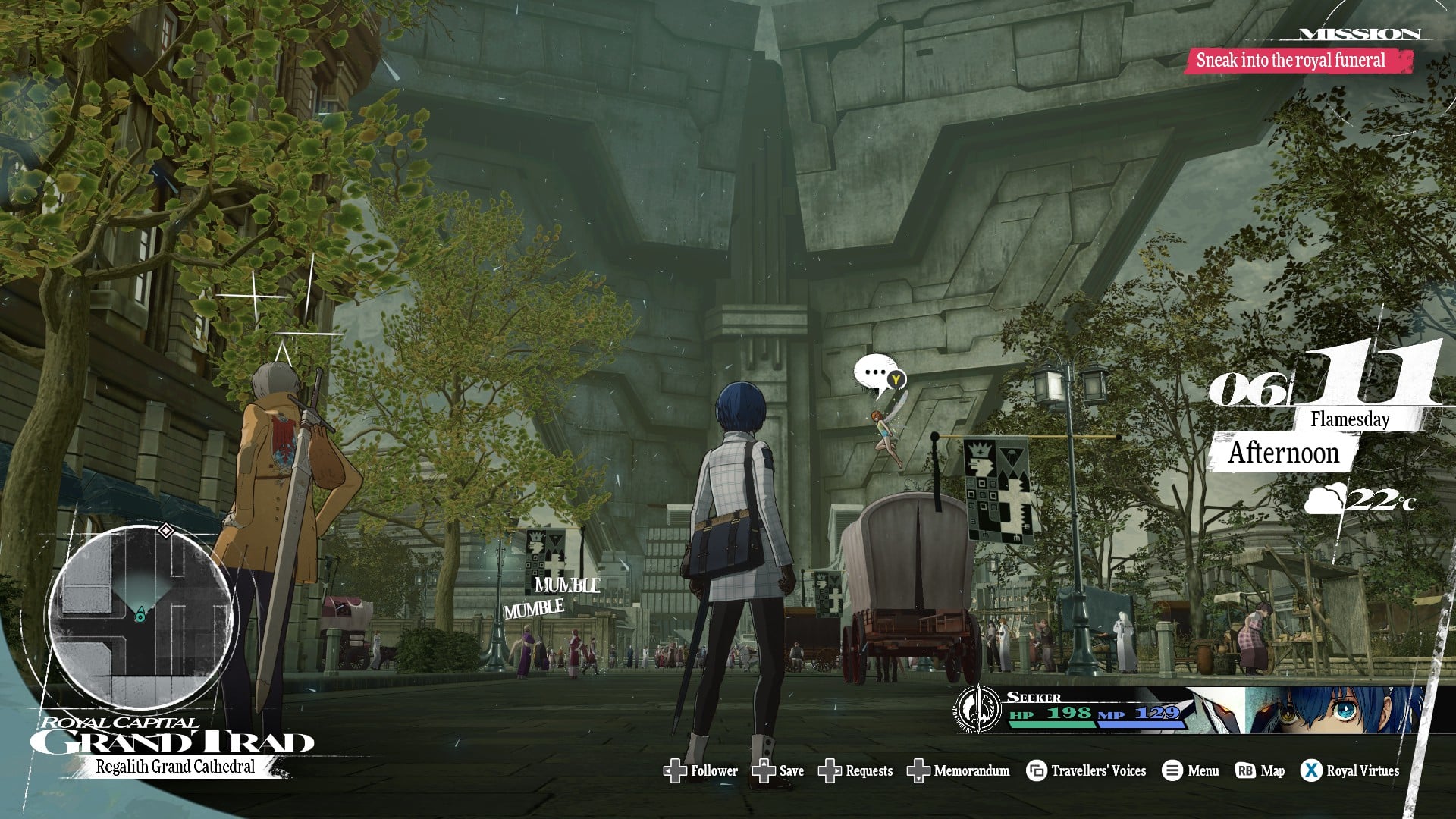Choose the Save option

point(778,771)
